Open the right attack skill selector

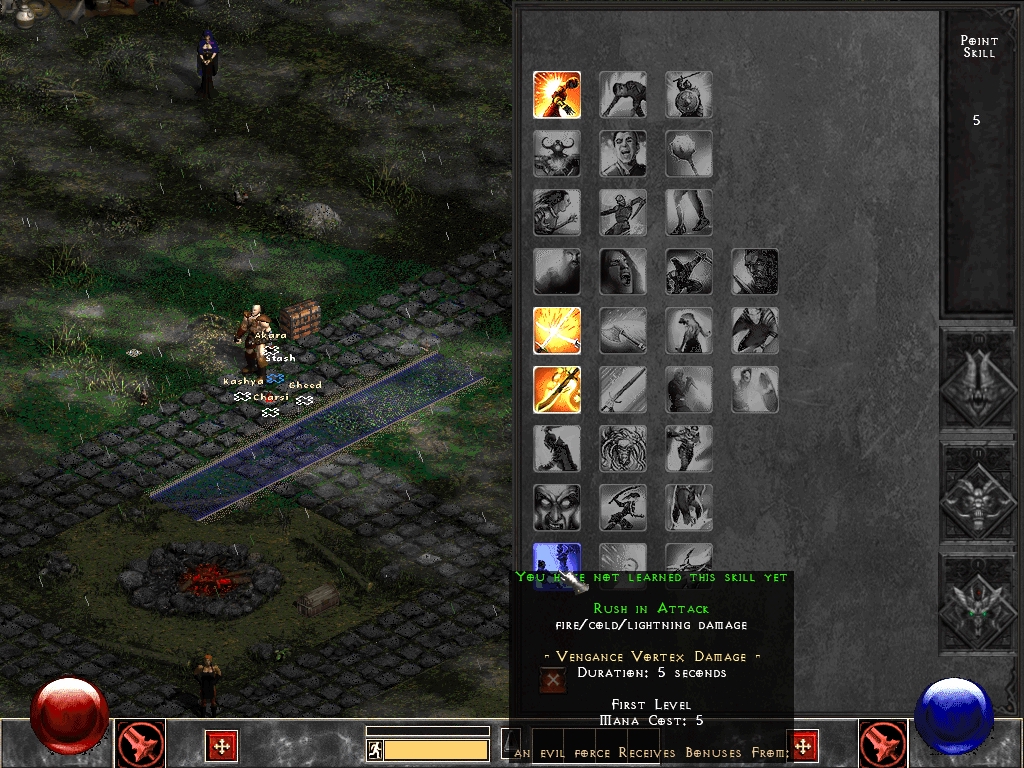coord(883,744)
